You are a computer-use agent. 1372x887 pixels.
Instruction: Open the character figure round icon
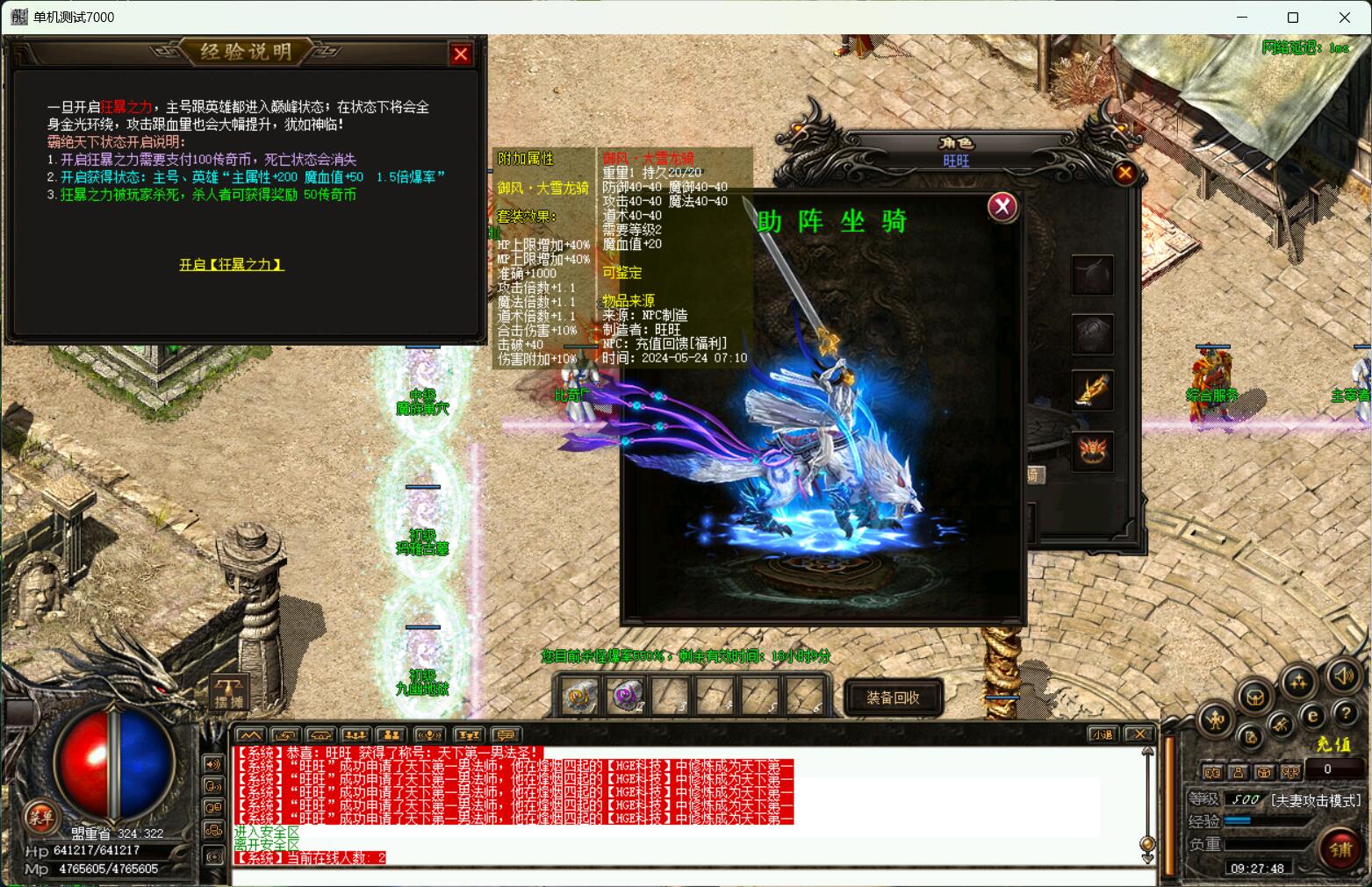[x=1216, y=720]
